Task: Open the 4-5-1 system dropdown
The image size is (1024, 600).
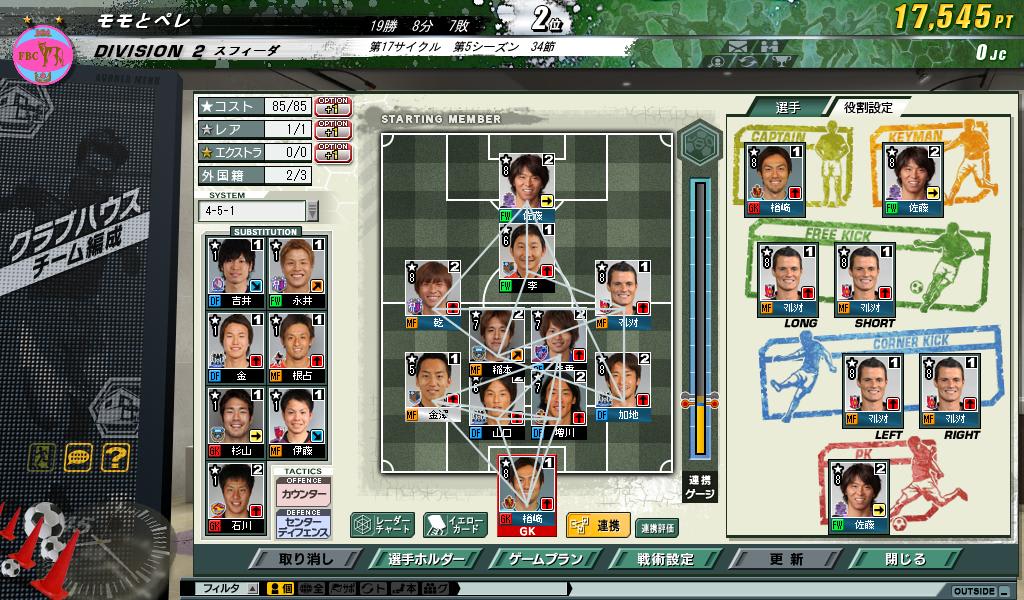Action: 312,211
